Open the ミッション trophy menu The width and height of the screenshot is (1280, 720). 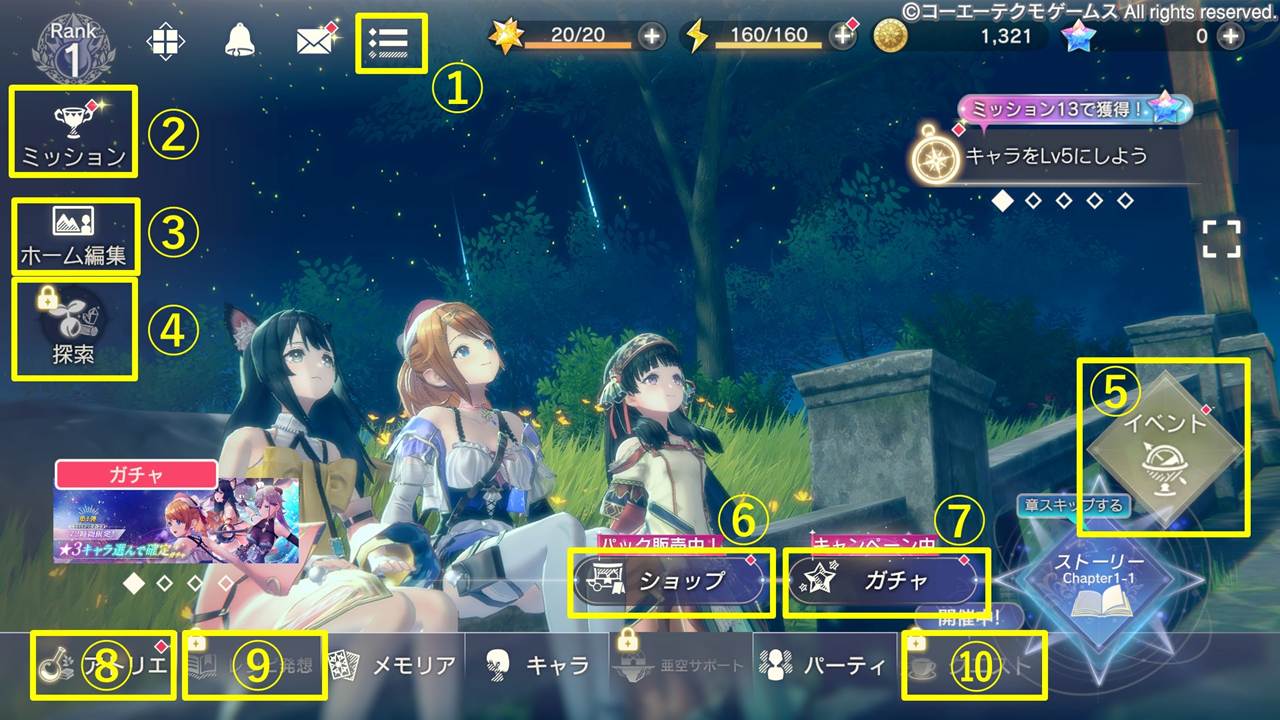point(73,132)
